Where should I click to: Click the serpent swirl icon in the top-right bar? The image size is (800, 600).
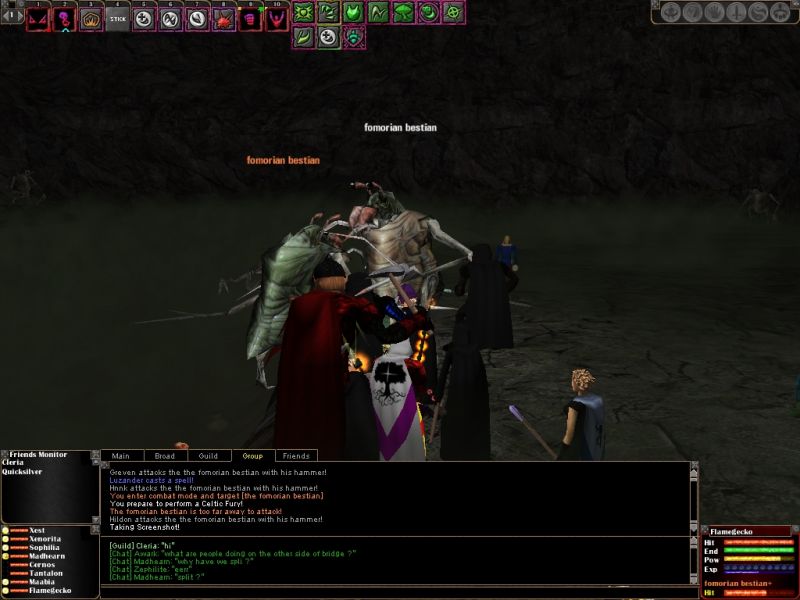point(758,13)
